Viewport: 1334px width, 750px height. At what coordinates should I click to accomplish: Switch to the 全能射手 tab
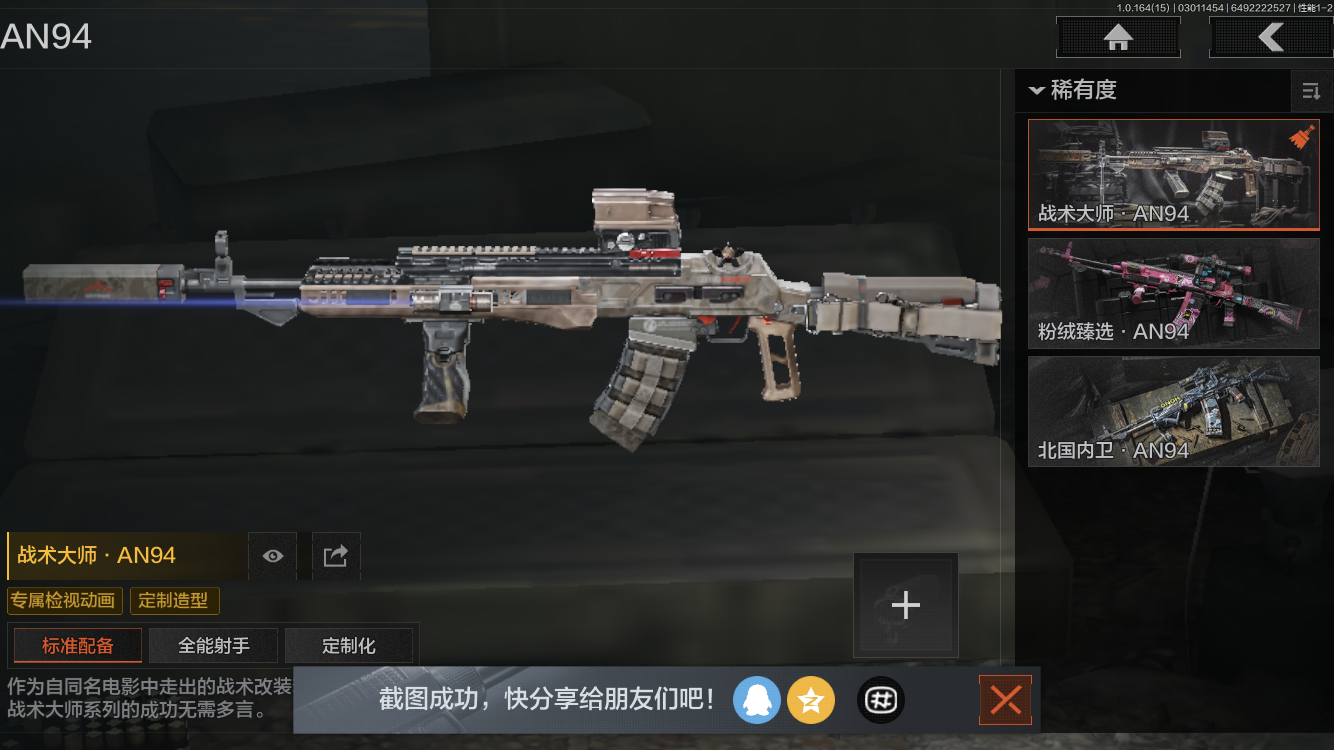(213, 645)
